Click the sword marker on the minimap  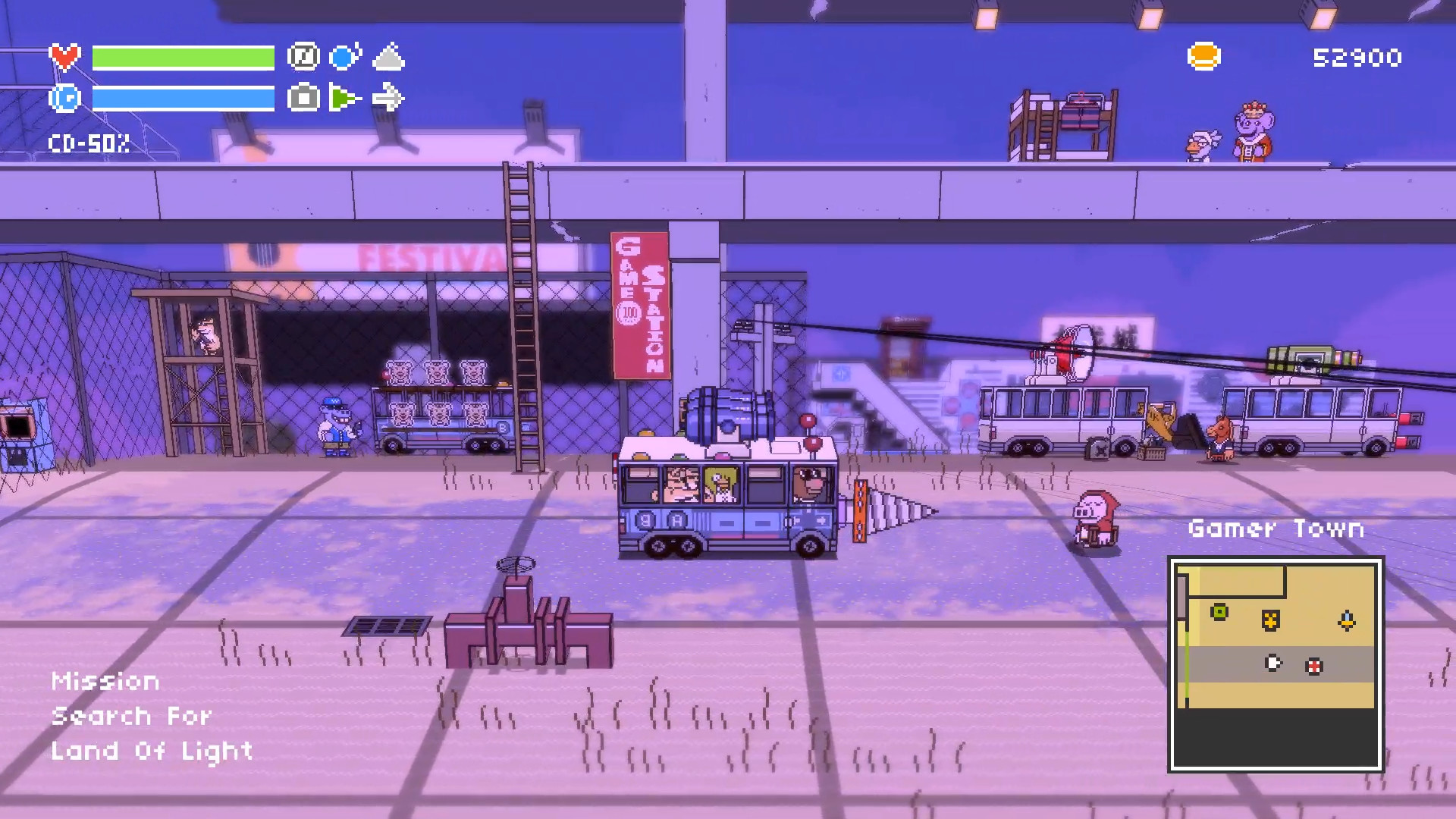(1347, 621)
